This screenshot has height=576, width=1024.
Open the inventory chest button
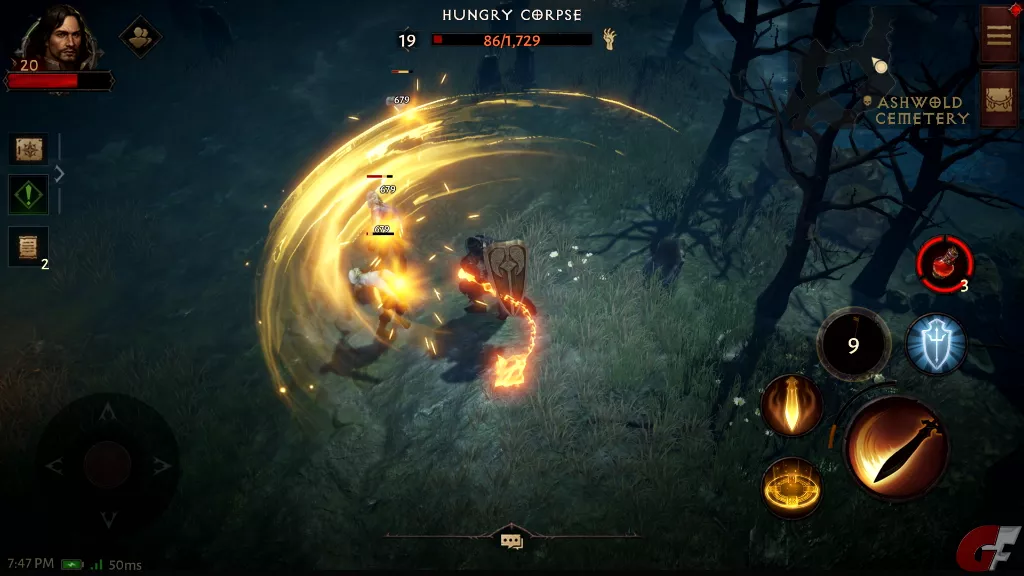tap(998, 98)
